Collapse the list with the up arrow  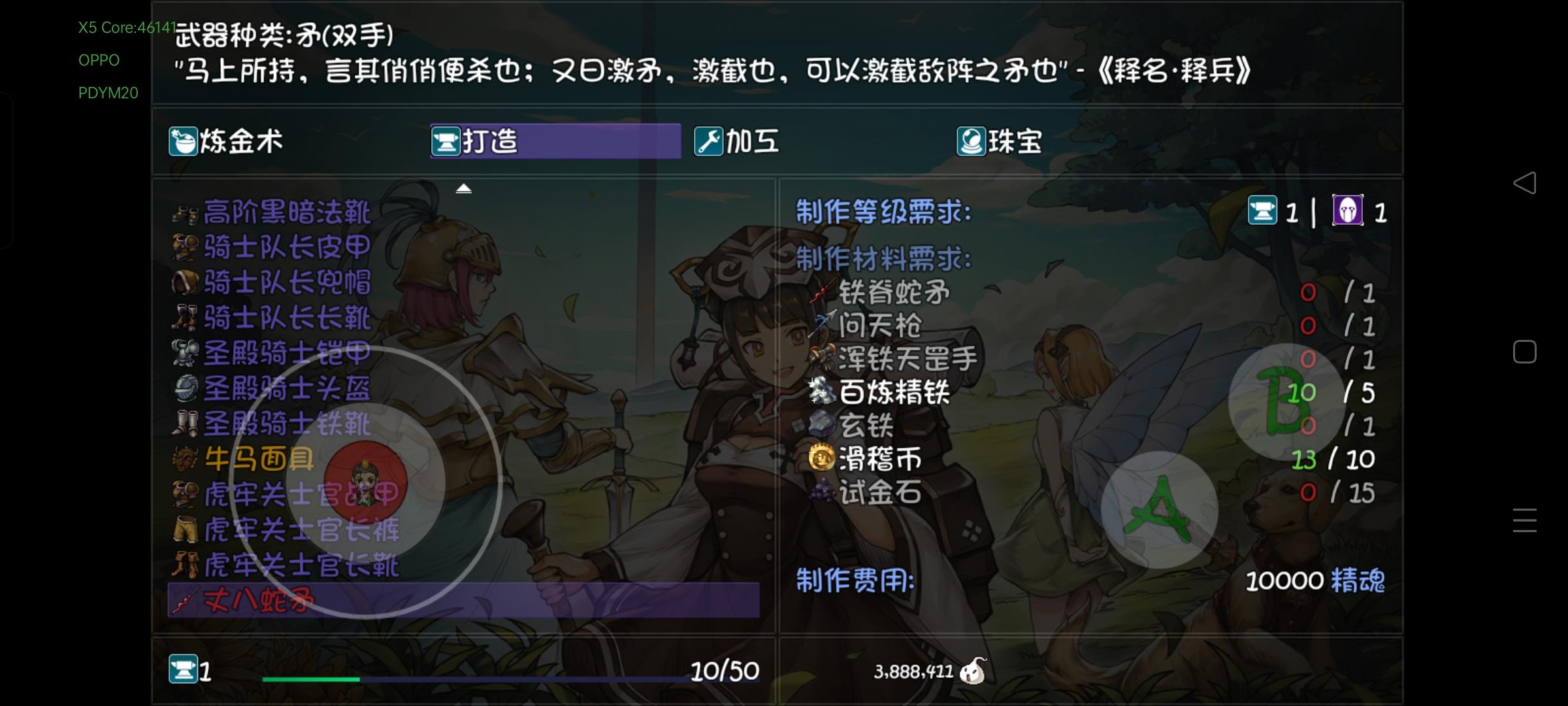[x=465, y=187]
